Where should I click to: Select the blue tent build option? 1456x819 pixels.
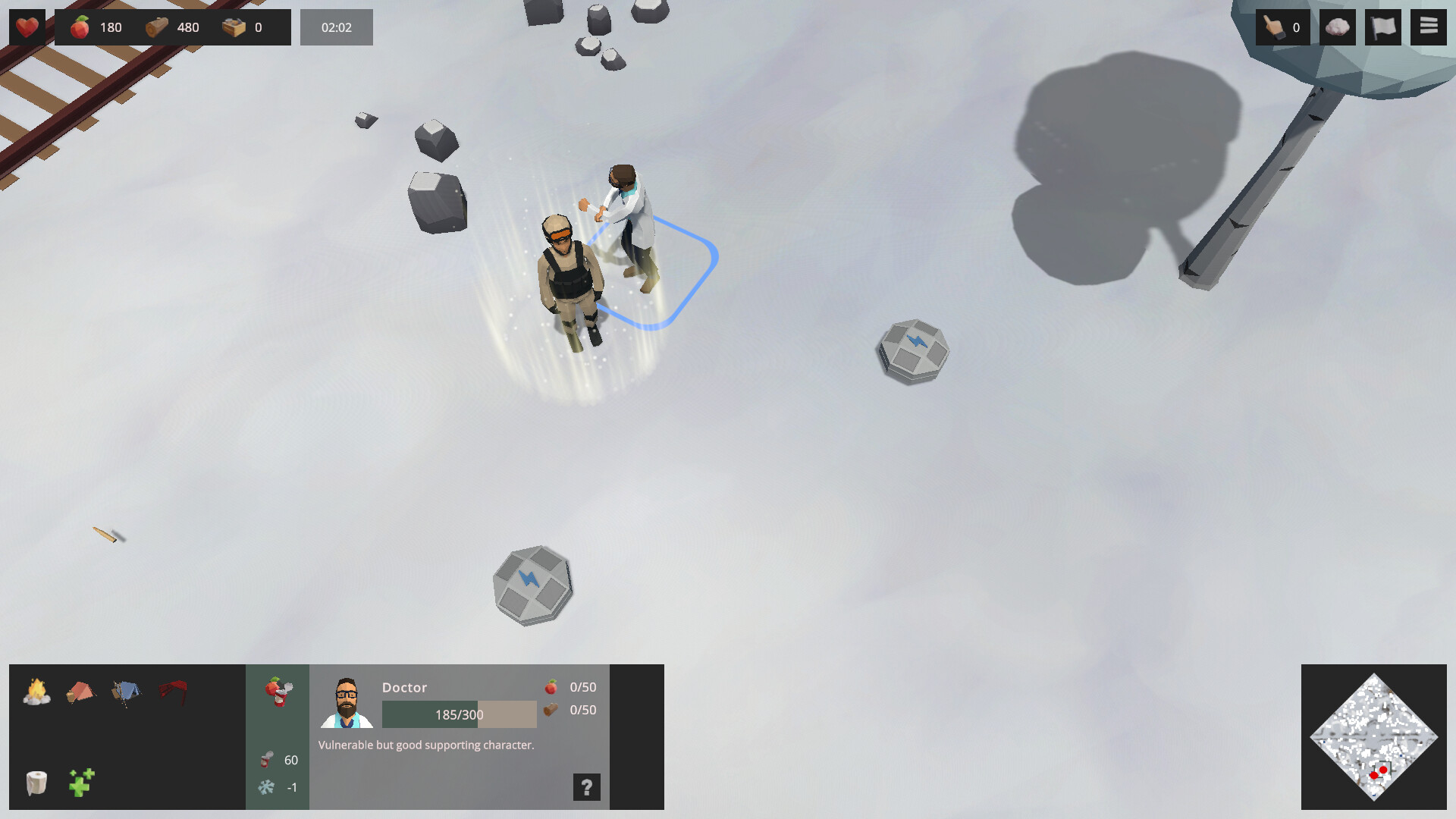(127, 691)
